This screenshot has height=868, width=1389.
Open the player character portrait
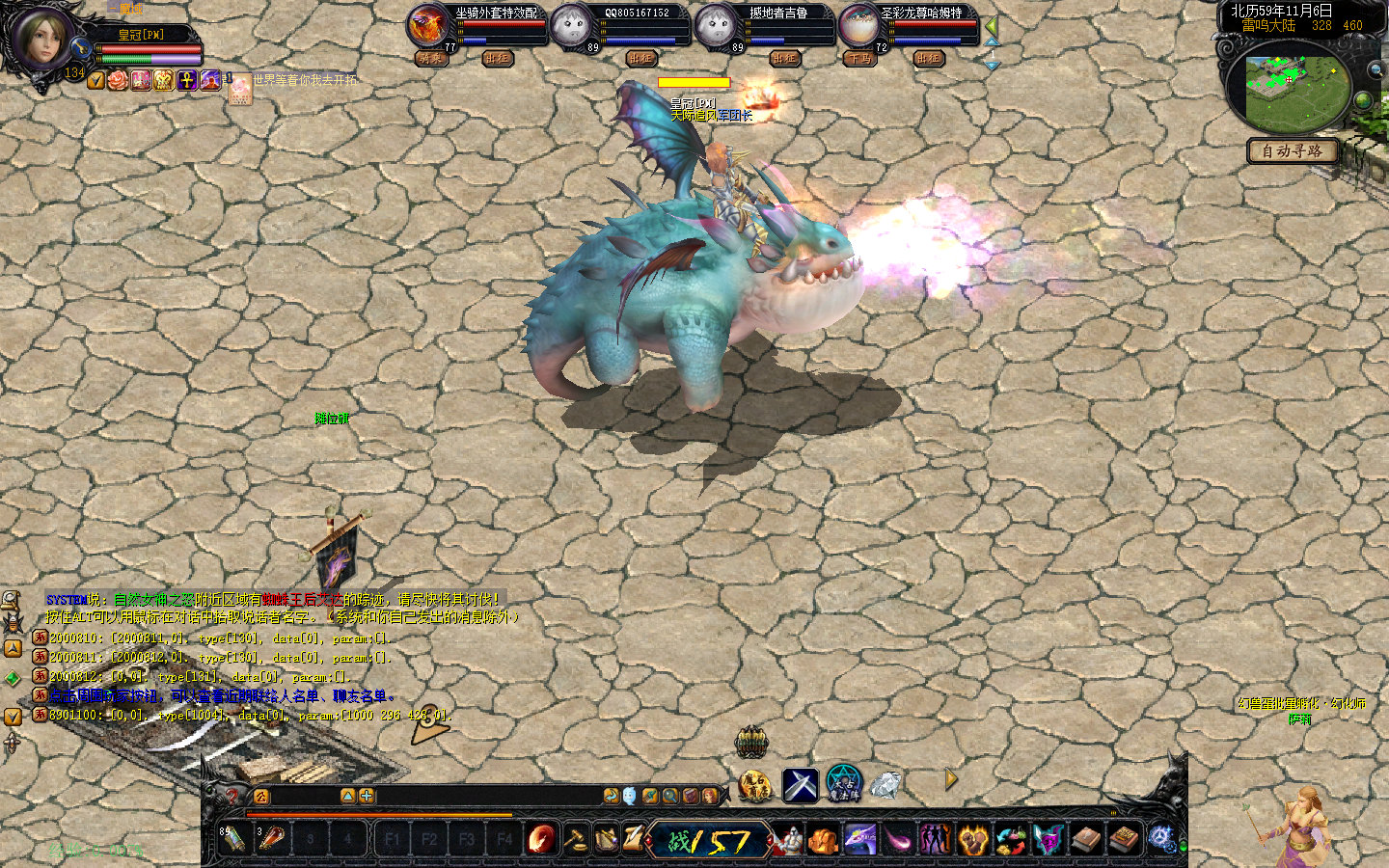click(x=41, y=39)
